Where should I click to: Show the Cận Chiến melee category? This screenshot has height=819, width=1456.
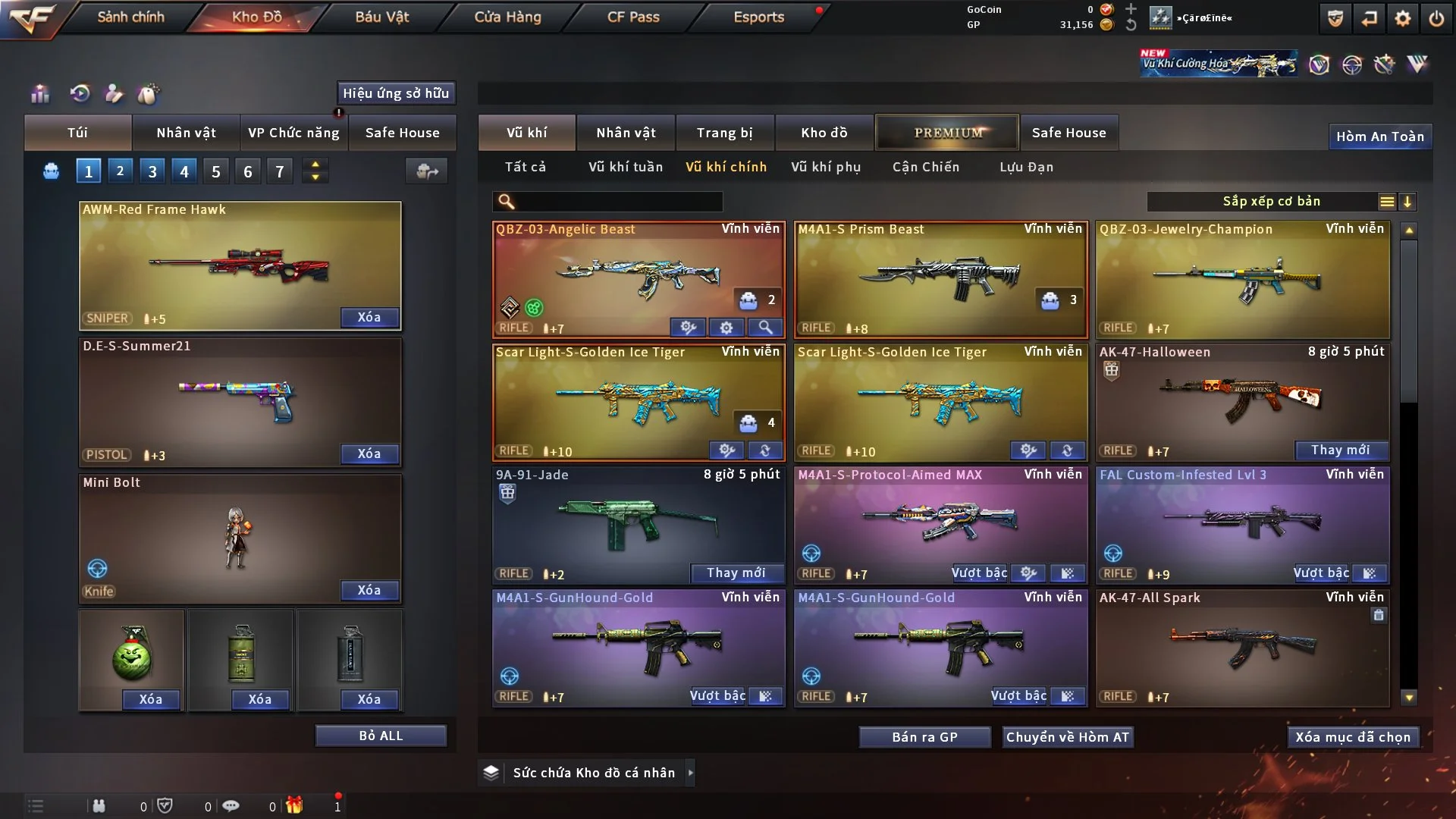[x=926, y=167]
